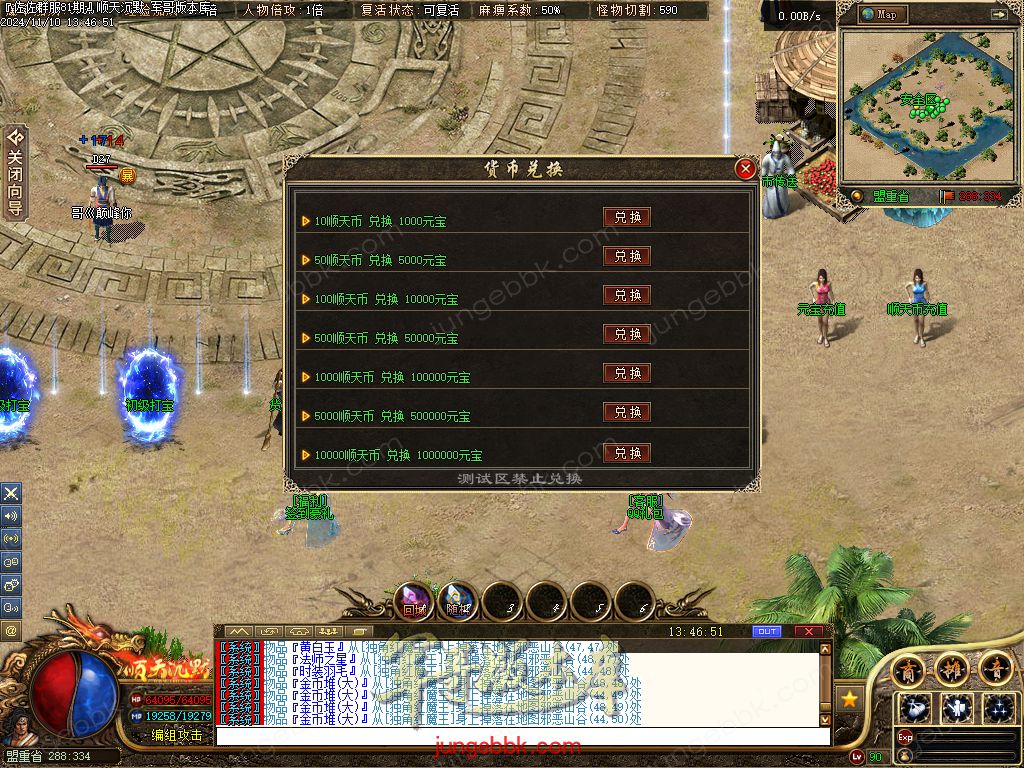Image resolution: width=1024 pixels, height=768 pixels.
Task: Click the minimap safe zone area
Action: coord(917,103)
